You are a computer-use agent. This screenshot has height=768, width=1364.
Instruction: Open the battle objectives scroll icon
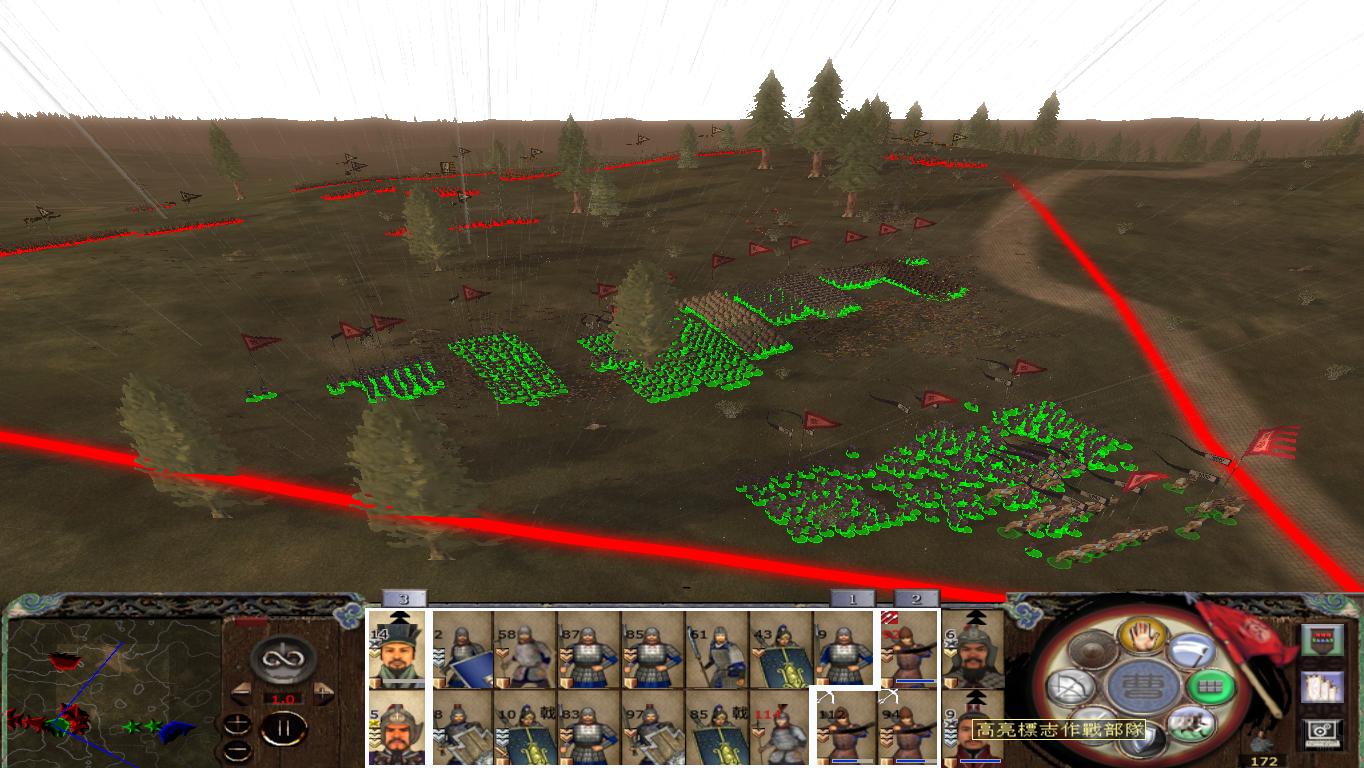pyautogui.click(x=1323, y=687)
